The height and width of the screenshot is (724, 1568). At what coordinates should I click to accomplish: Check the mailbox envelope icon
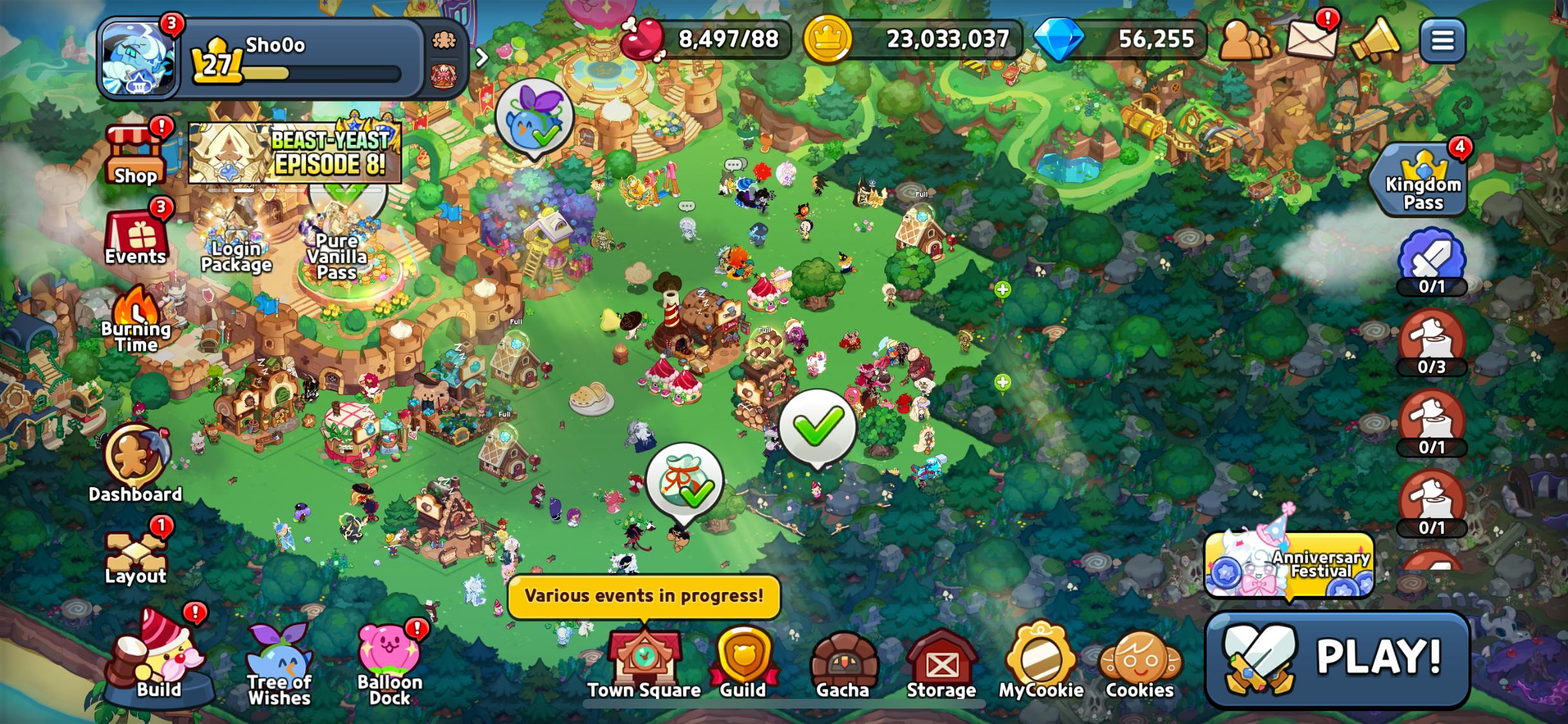coord(1311,40)
